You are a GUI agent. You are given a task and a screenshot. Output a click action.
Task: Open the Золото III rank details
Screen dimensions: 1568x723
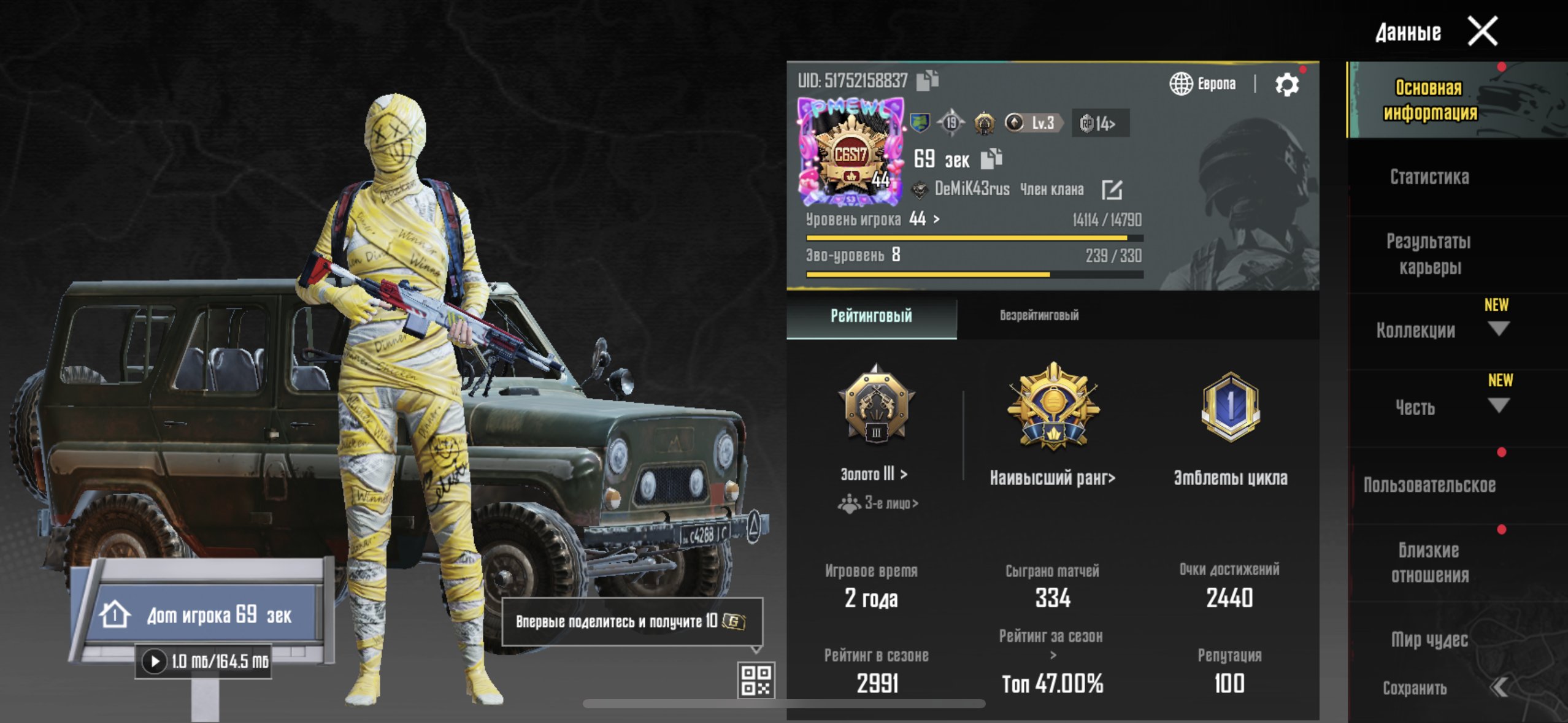pos(874,474)
